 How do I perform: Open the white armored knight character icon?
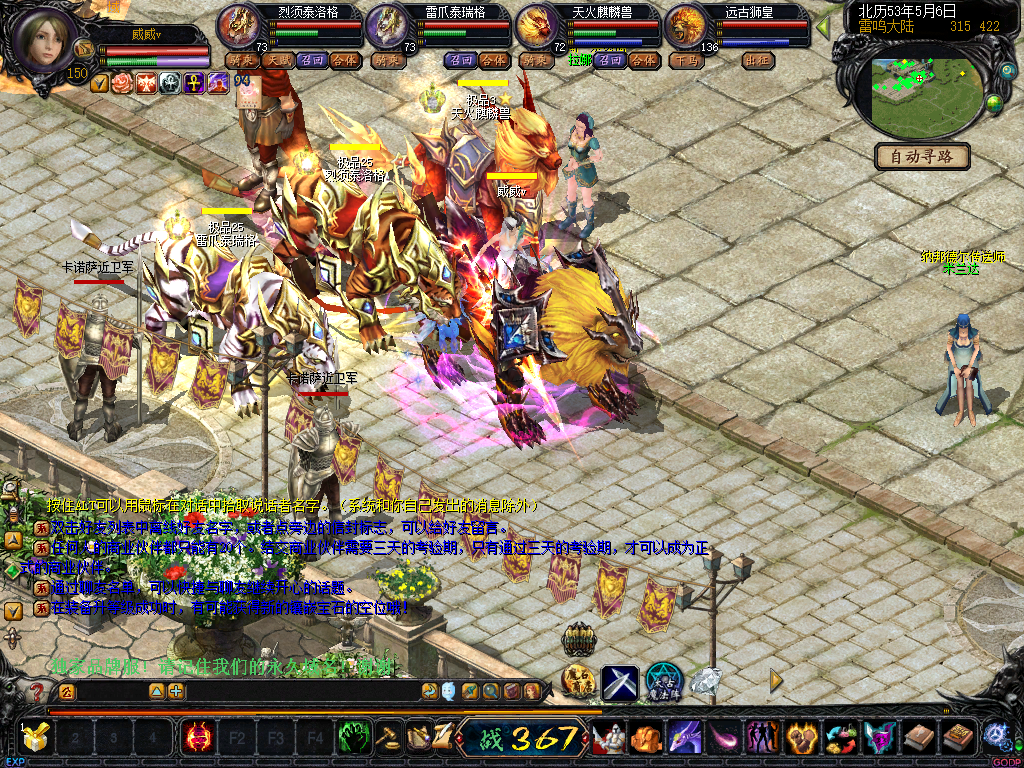(x=608, y=738)
